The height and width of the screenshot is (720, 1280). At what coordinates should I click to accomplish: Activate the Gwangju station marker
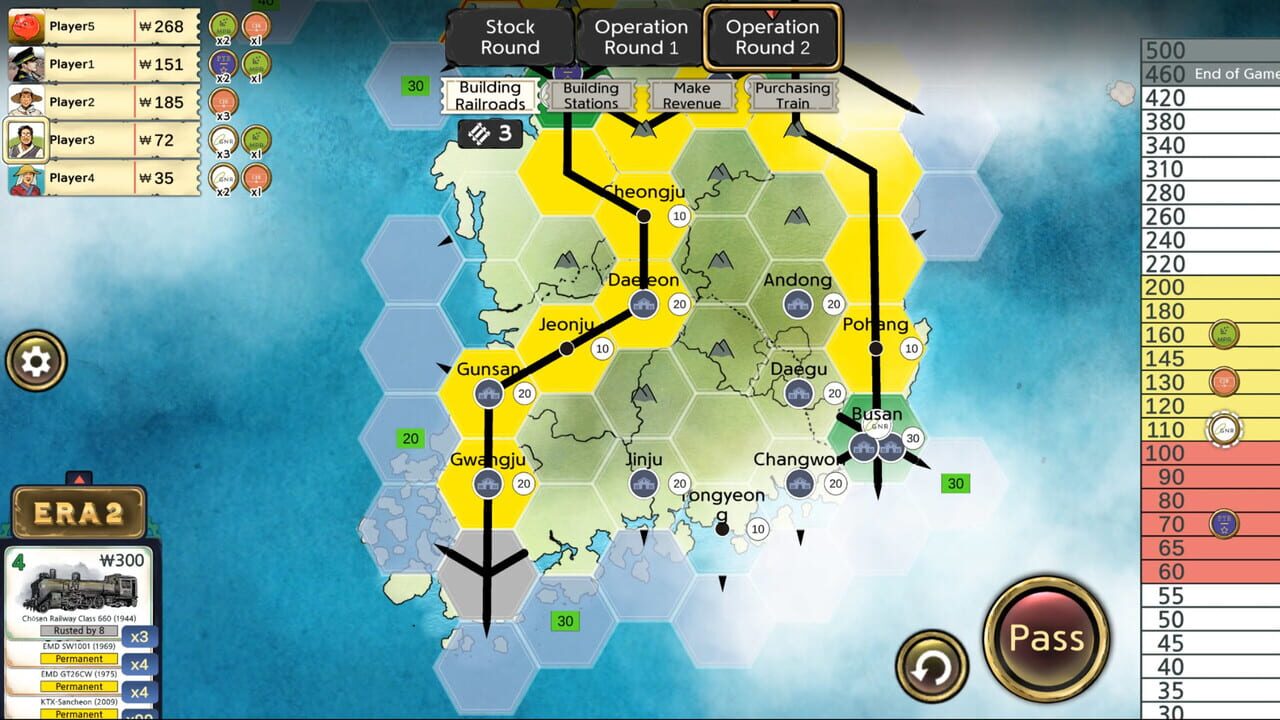tap(487, 481)
